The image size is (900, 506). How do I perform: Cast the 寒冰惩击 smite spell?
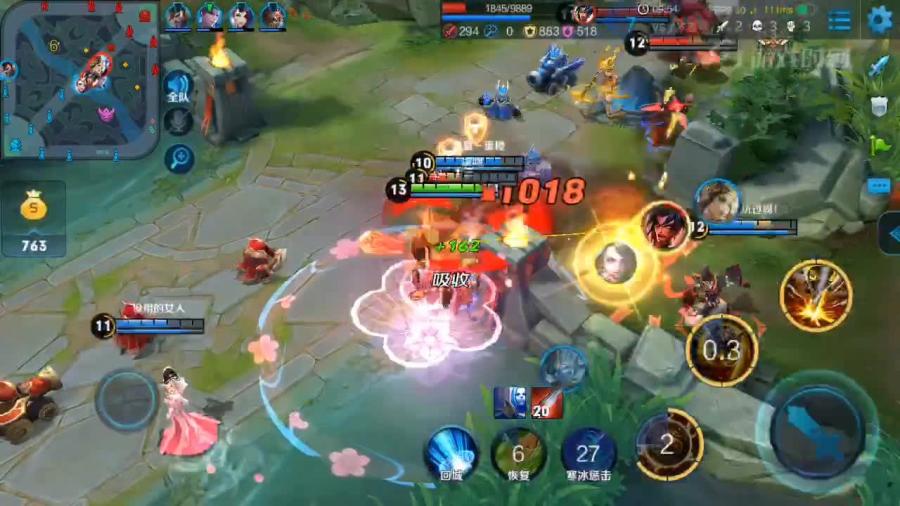[587, 453]
